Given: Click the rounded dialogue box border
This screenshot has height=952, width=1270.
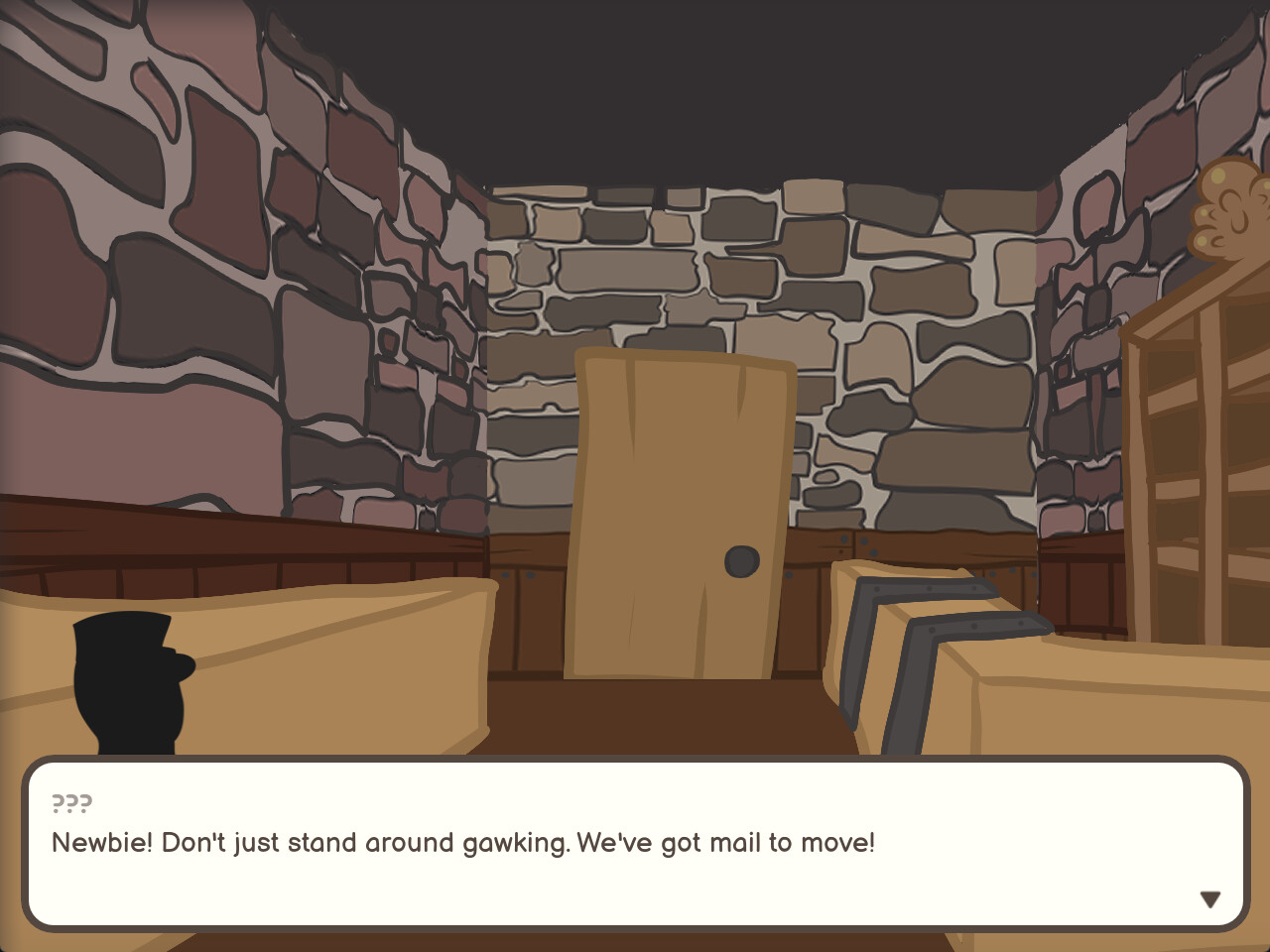Looking at the screenshot, I should pos(635,760).
